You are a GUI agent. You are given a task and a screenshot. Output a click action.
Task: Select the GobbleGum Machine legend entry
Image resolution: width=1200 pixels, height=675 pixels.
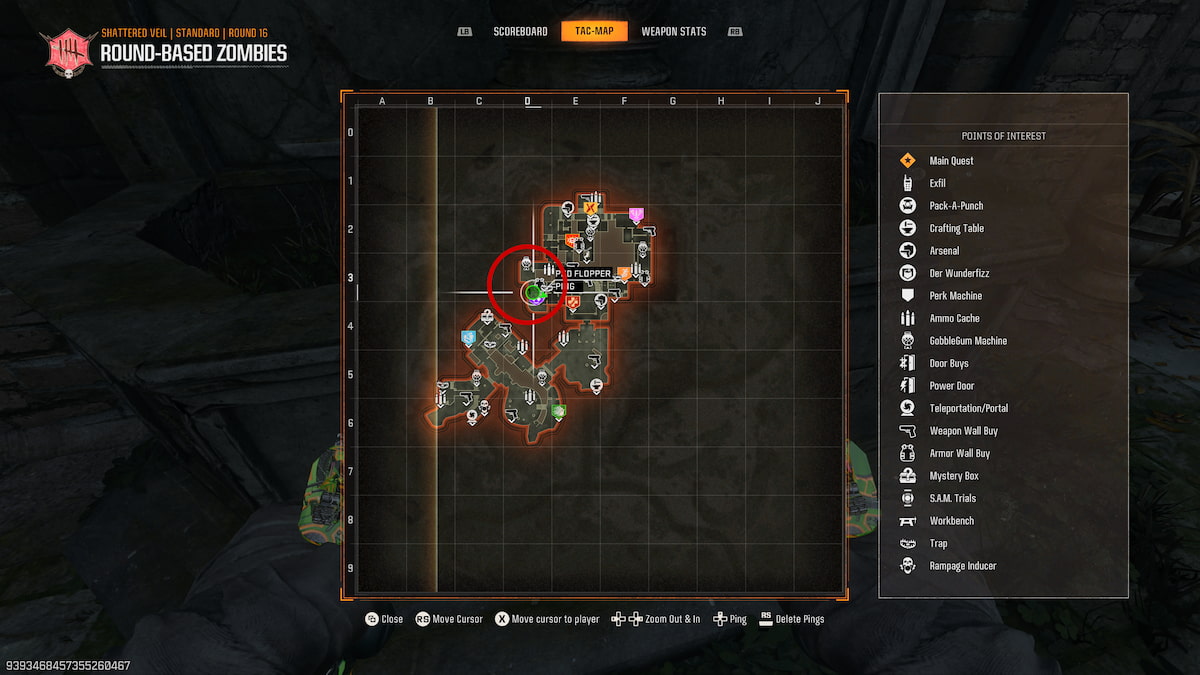click(968, 341)
